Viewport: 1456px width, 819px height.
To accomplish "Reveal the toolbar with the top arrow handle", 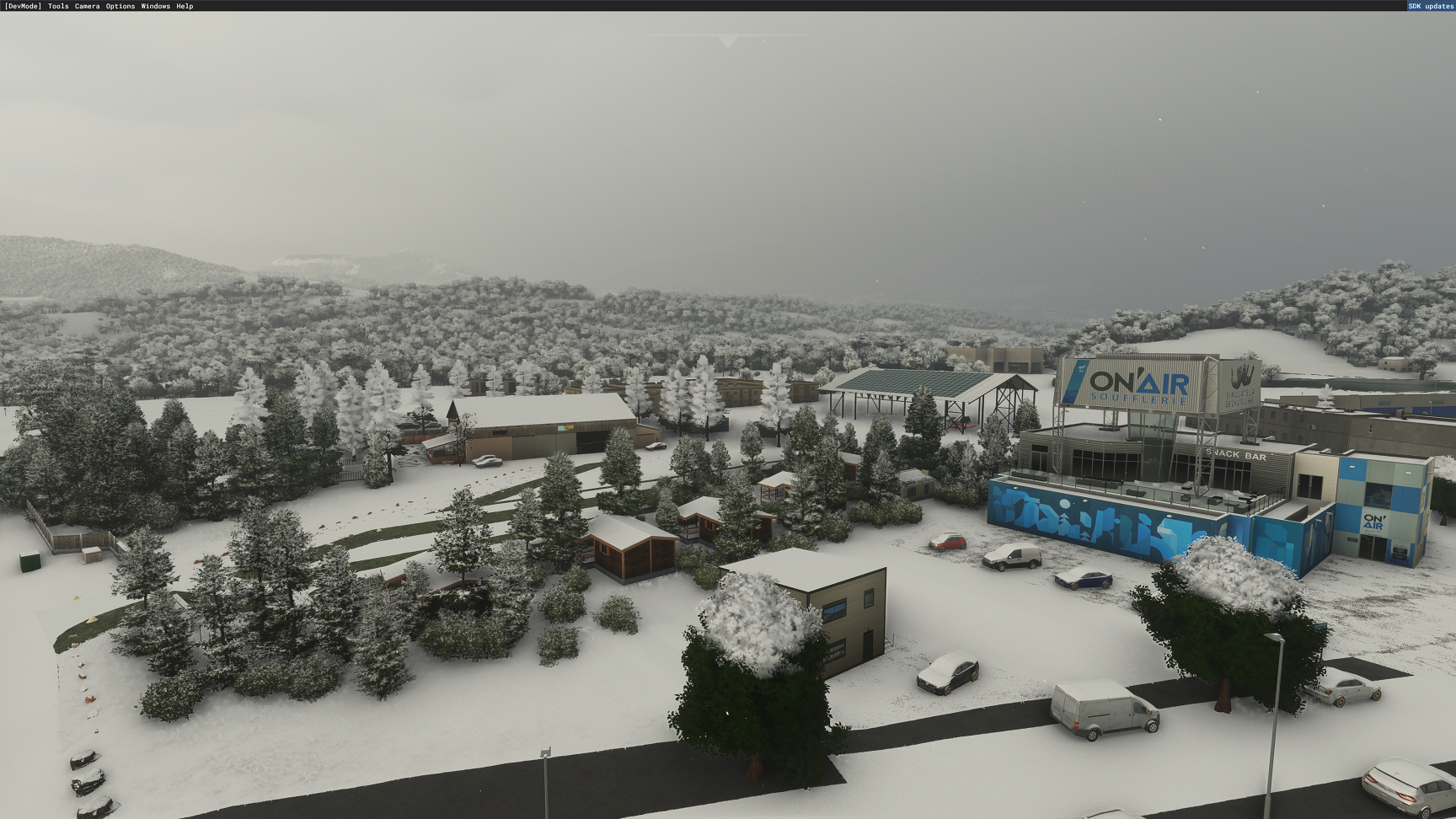I will click(728, 42).
